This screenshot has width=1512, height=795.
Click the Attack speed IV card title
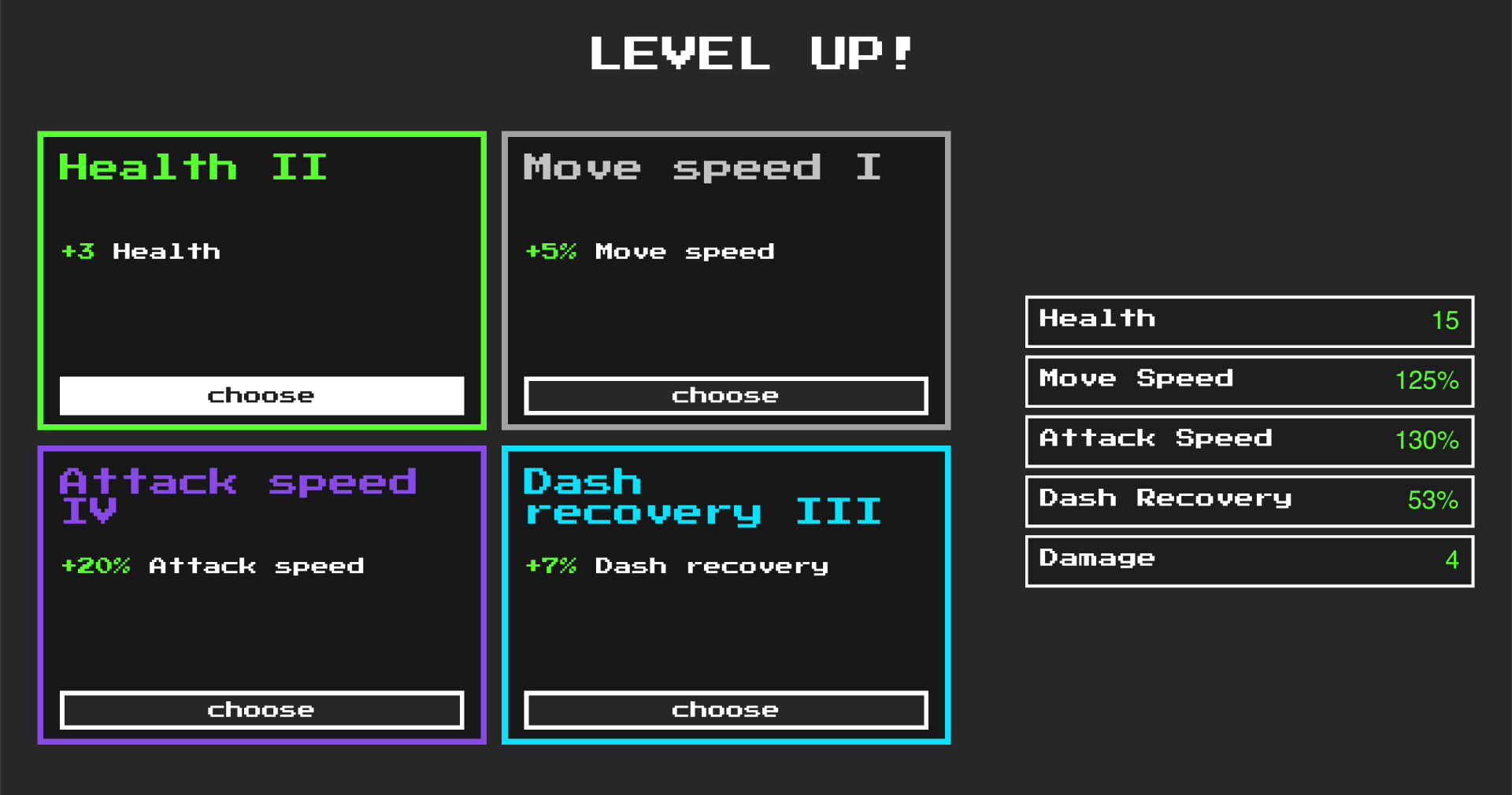[x=239, y=496]
